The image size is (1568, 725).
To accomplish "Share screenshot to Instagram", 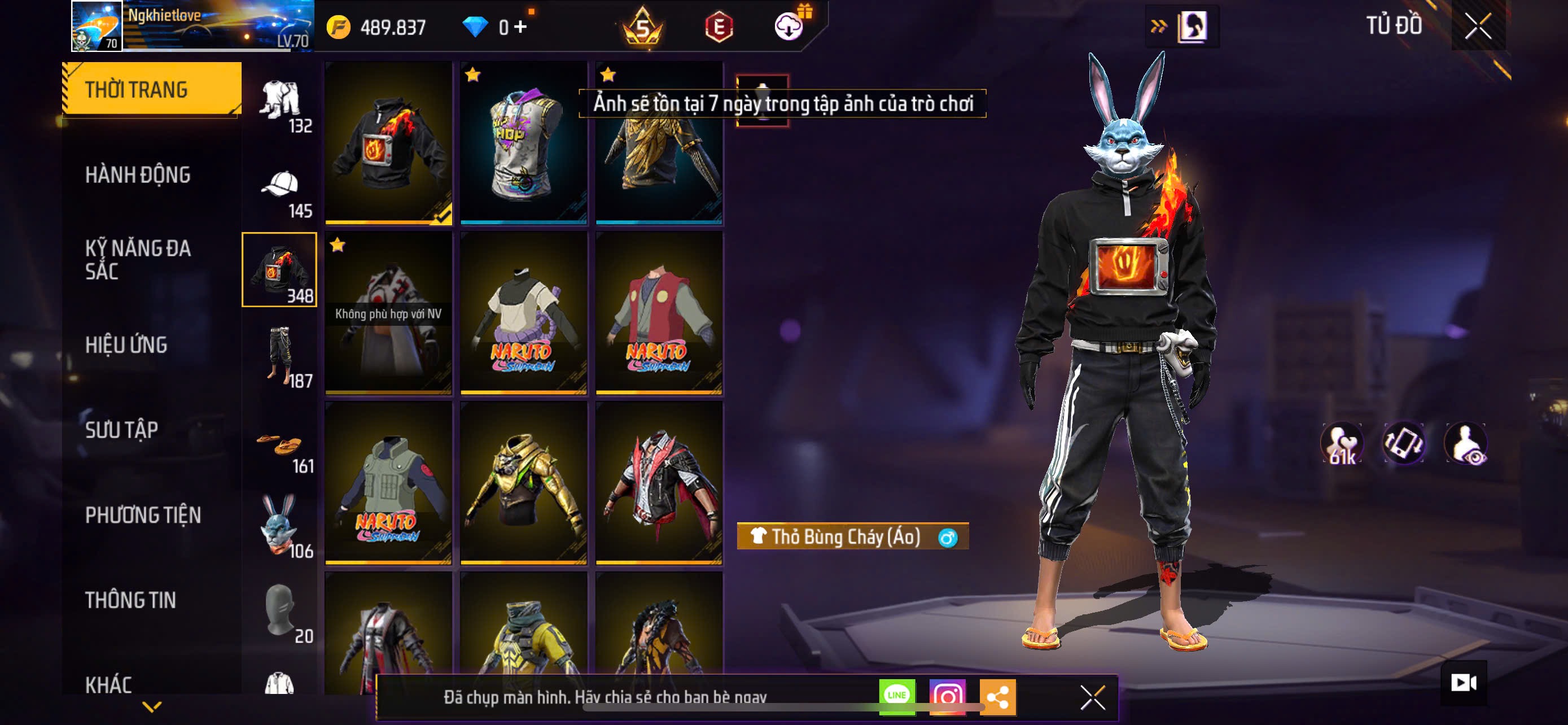I will pyautogui.click(x=947, y=696).
